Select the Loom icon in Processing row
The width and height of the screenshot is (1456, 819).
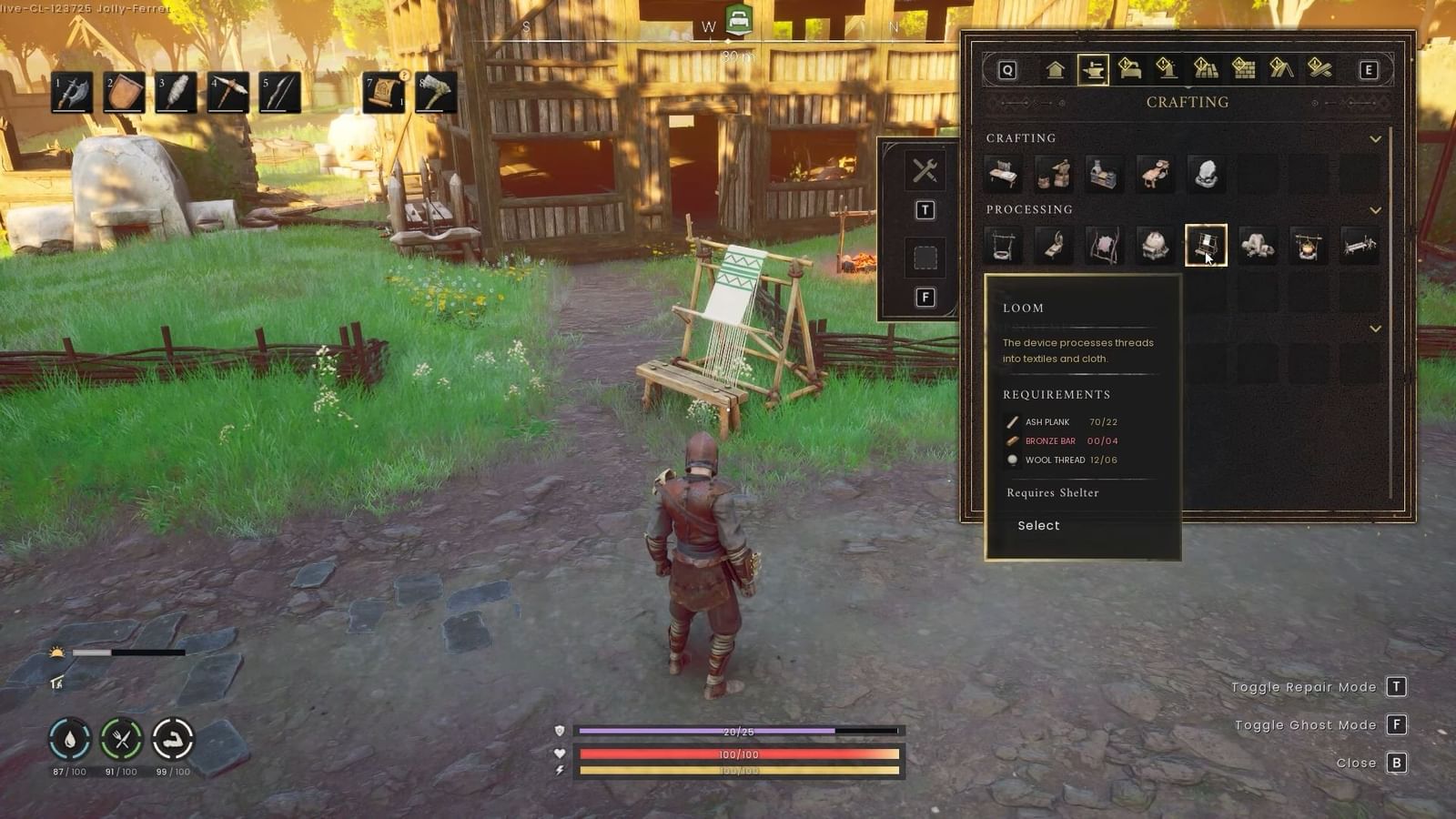click(1208, 244)
